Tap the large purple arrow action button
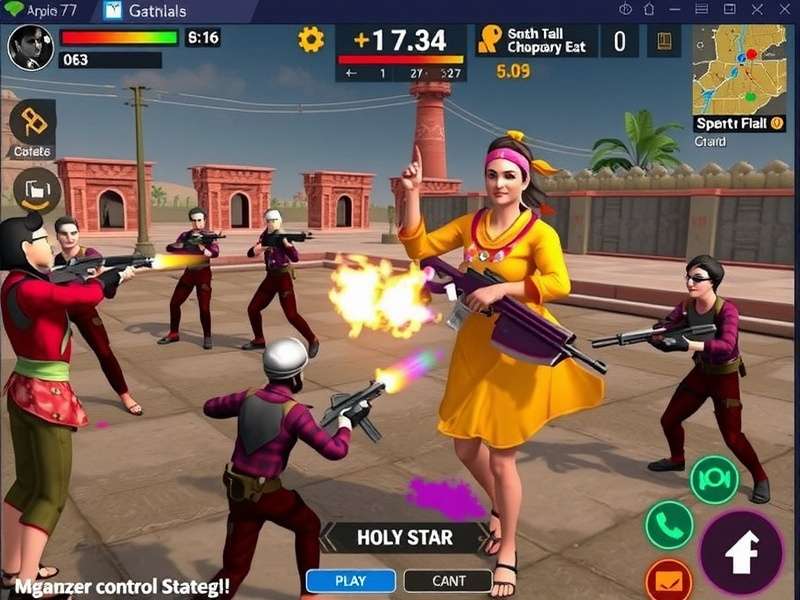 click(x=741, y=553)
